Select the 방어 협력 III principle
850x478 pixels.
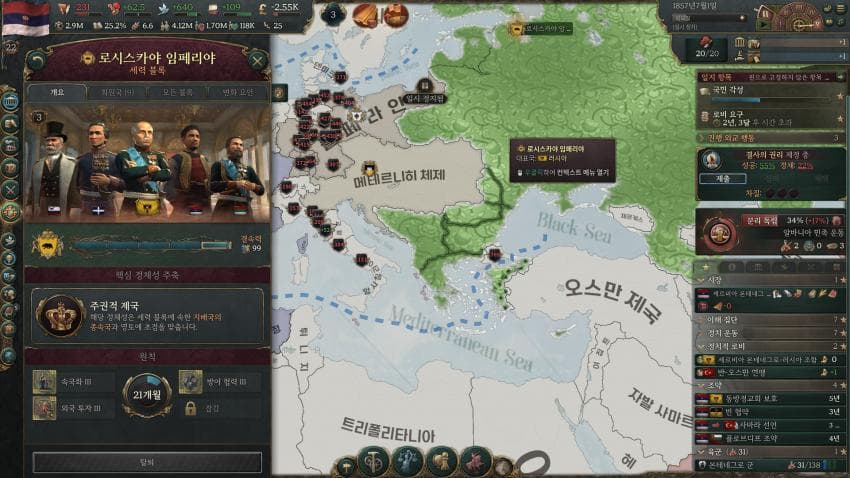(x=220, y=381)
